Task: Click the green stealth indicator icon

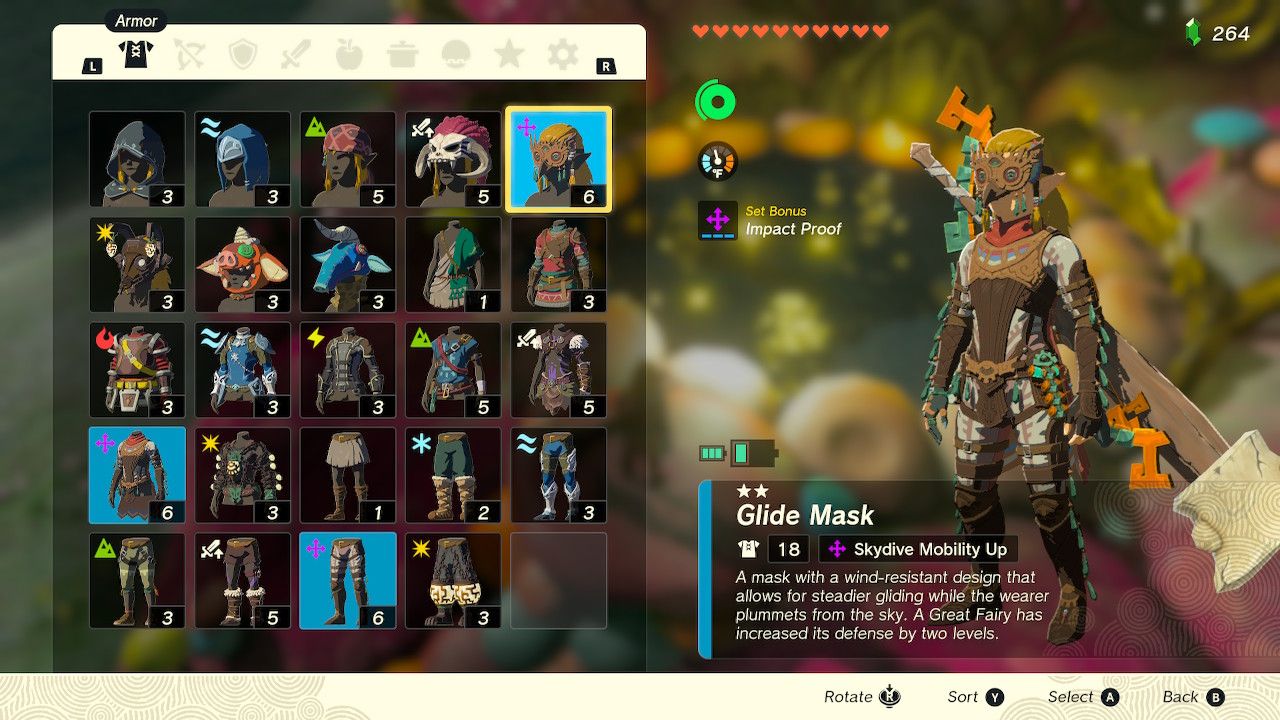Action: pyautogui.click(x=717, y=101)
